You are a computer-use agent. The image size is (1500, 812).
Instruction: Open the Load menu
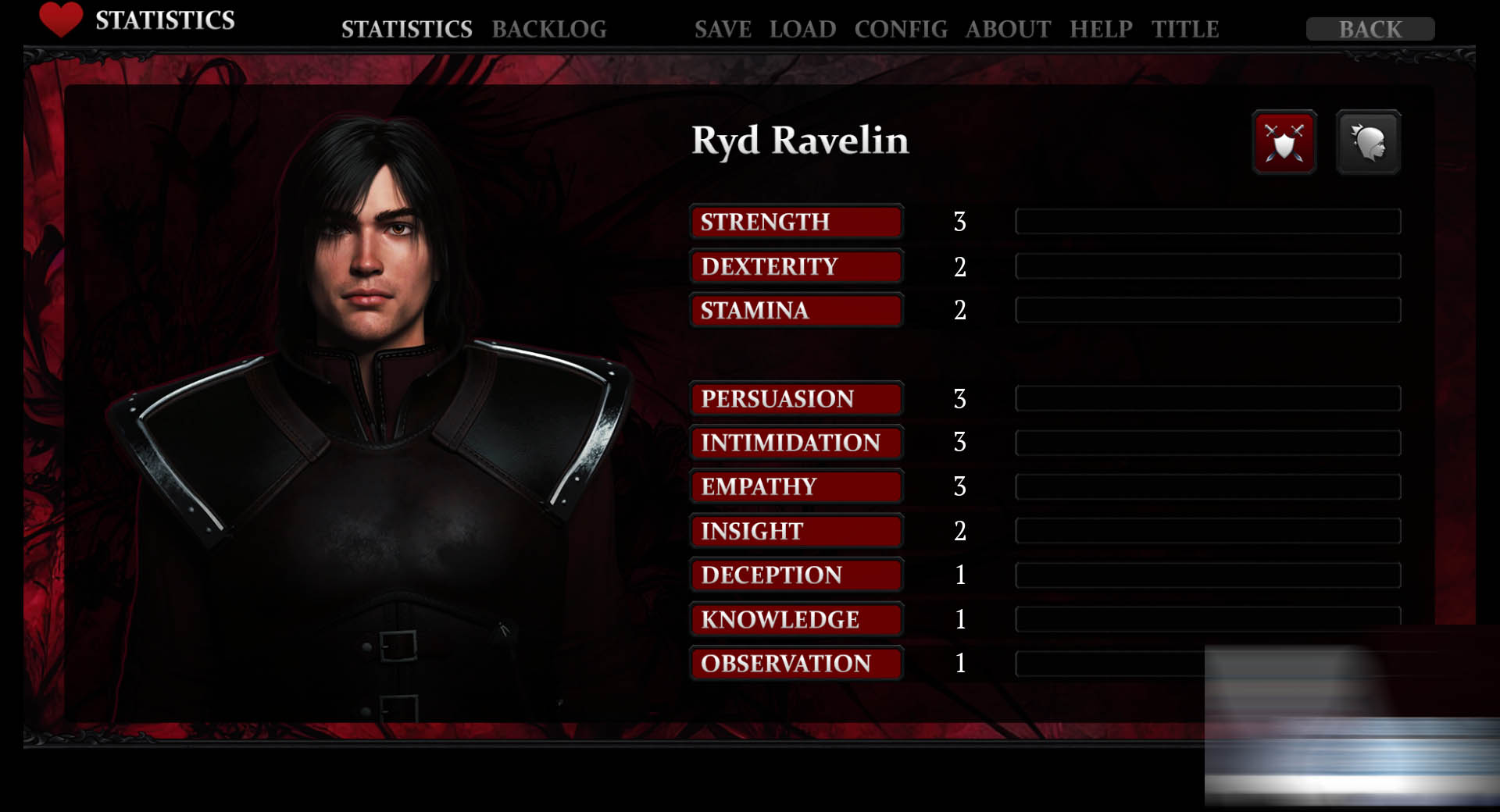point(802,29)
